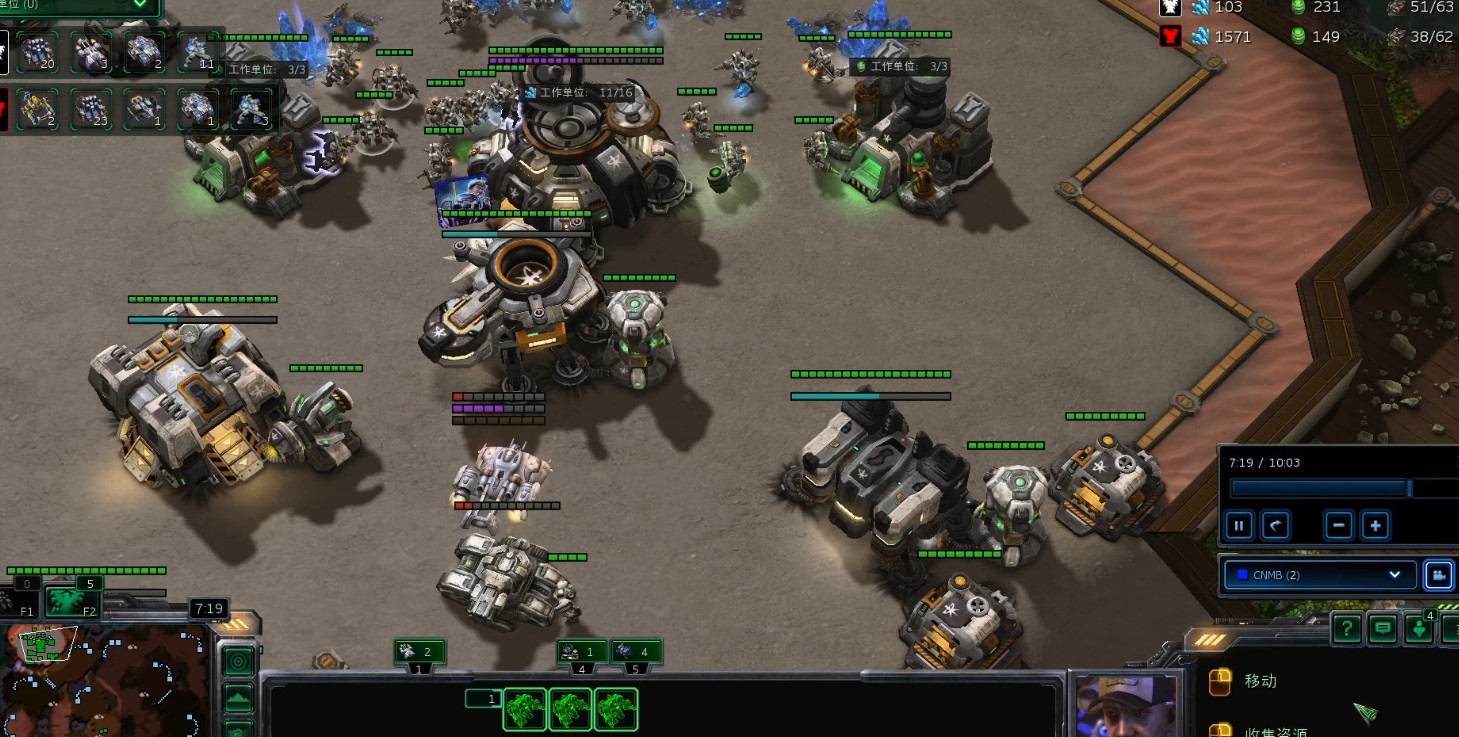Open the chat message button
1459x737 pixels.
click(x=1383, y=629)
